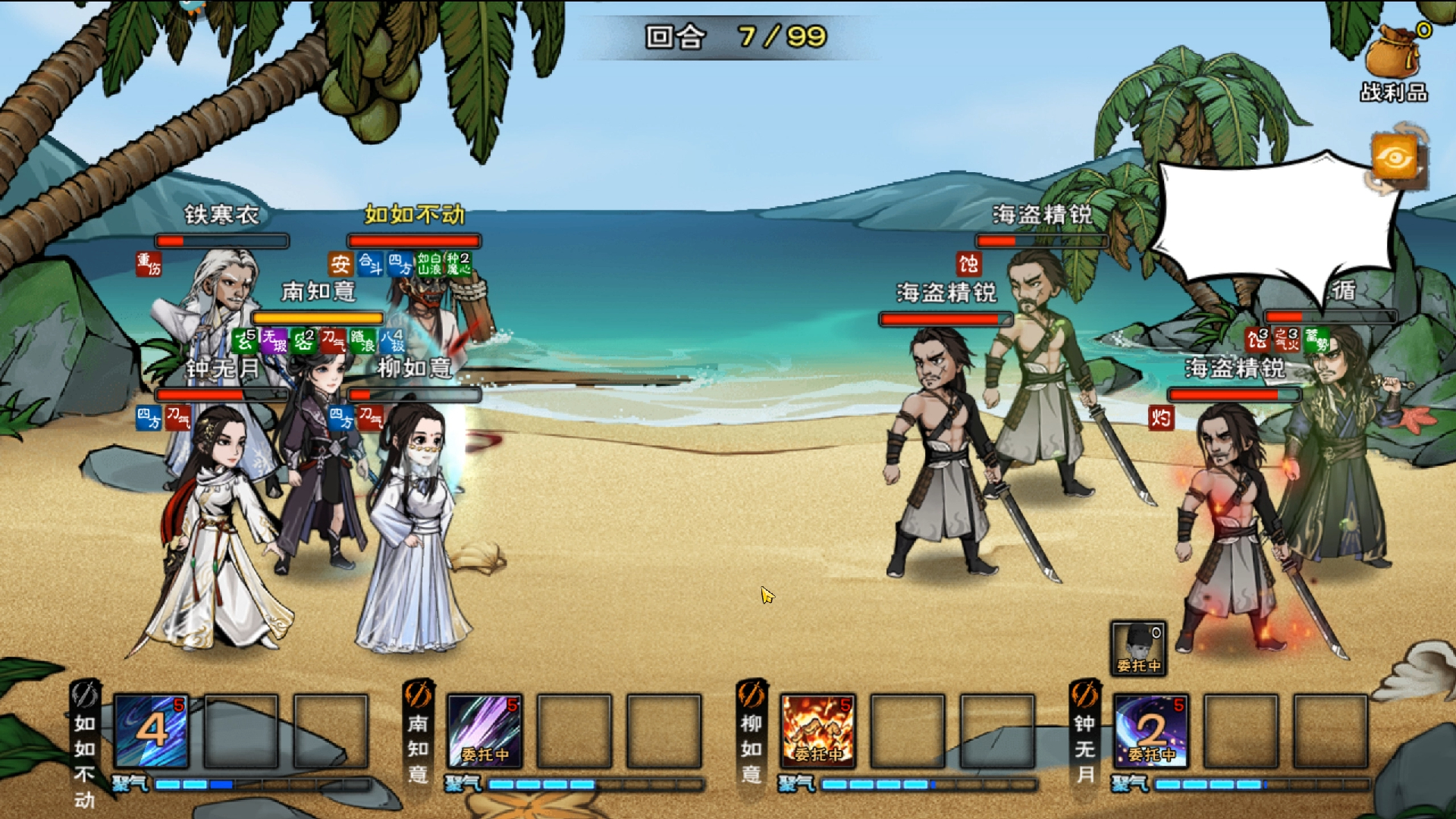The height and width of the screenshot is (819, 1456).
Task: Toggle the auto icon above 柳如意's bar name
Action: tap(751, 695)
